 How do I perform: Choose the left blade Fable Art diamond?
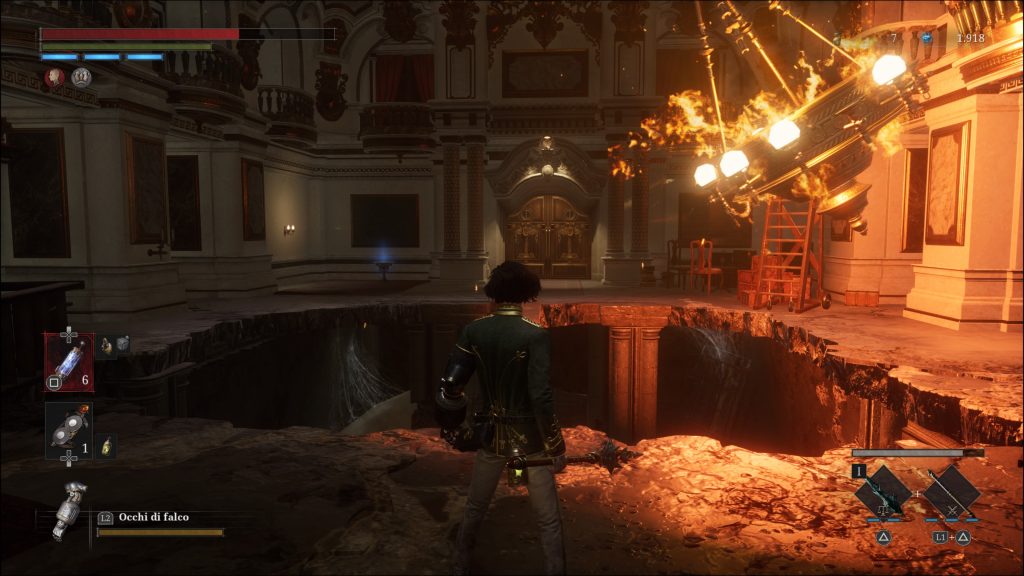[x=883, y=492]
